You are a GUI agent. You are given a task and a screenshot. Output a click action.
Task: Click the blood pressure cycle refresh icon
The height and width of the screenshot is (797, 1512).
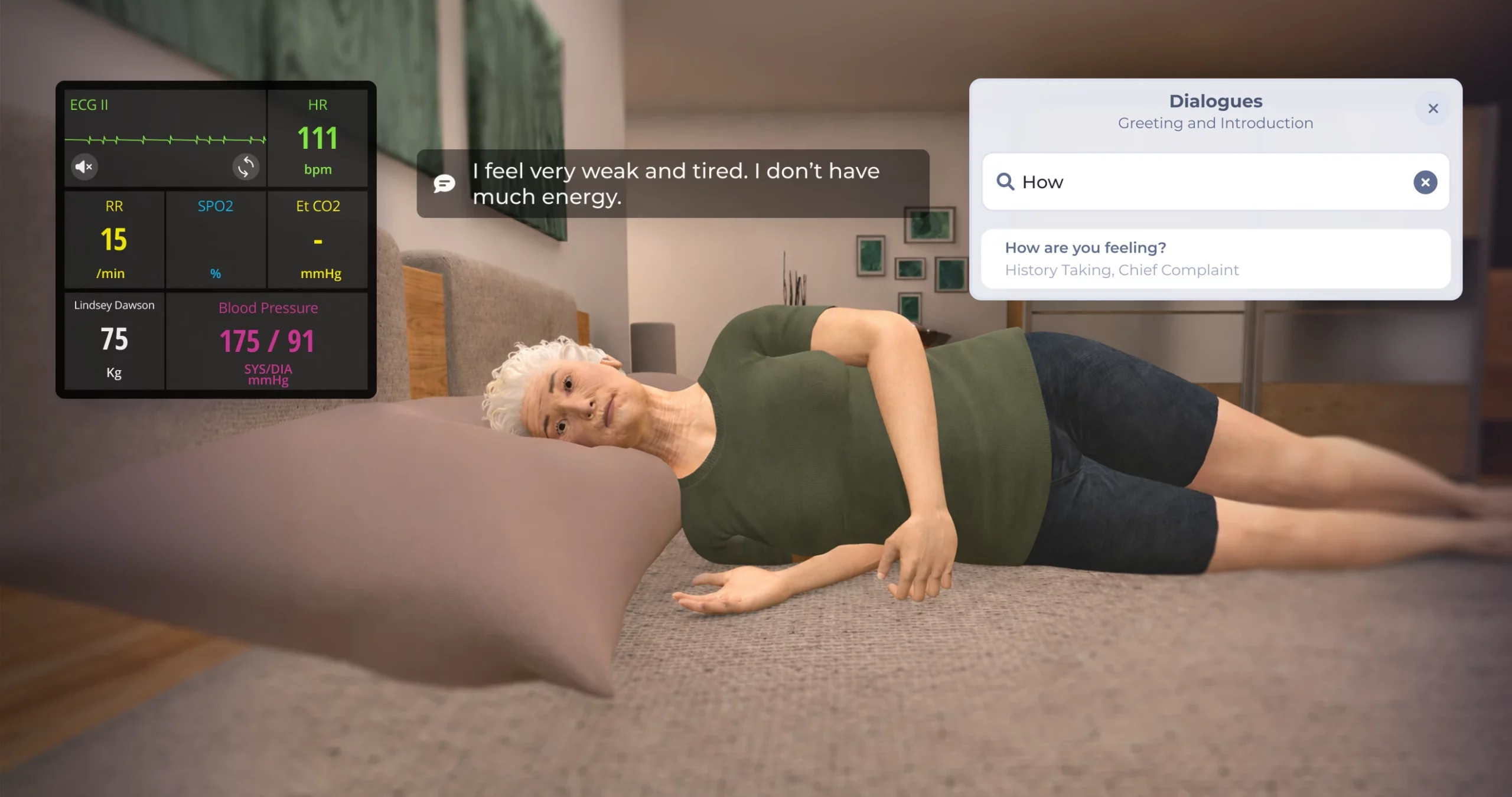[x=246, y=167]
